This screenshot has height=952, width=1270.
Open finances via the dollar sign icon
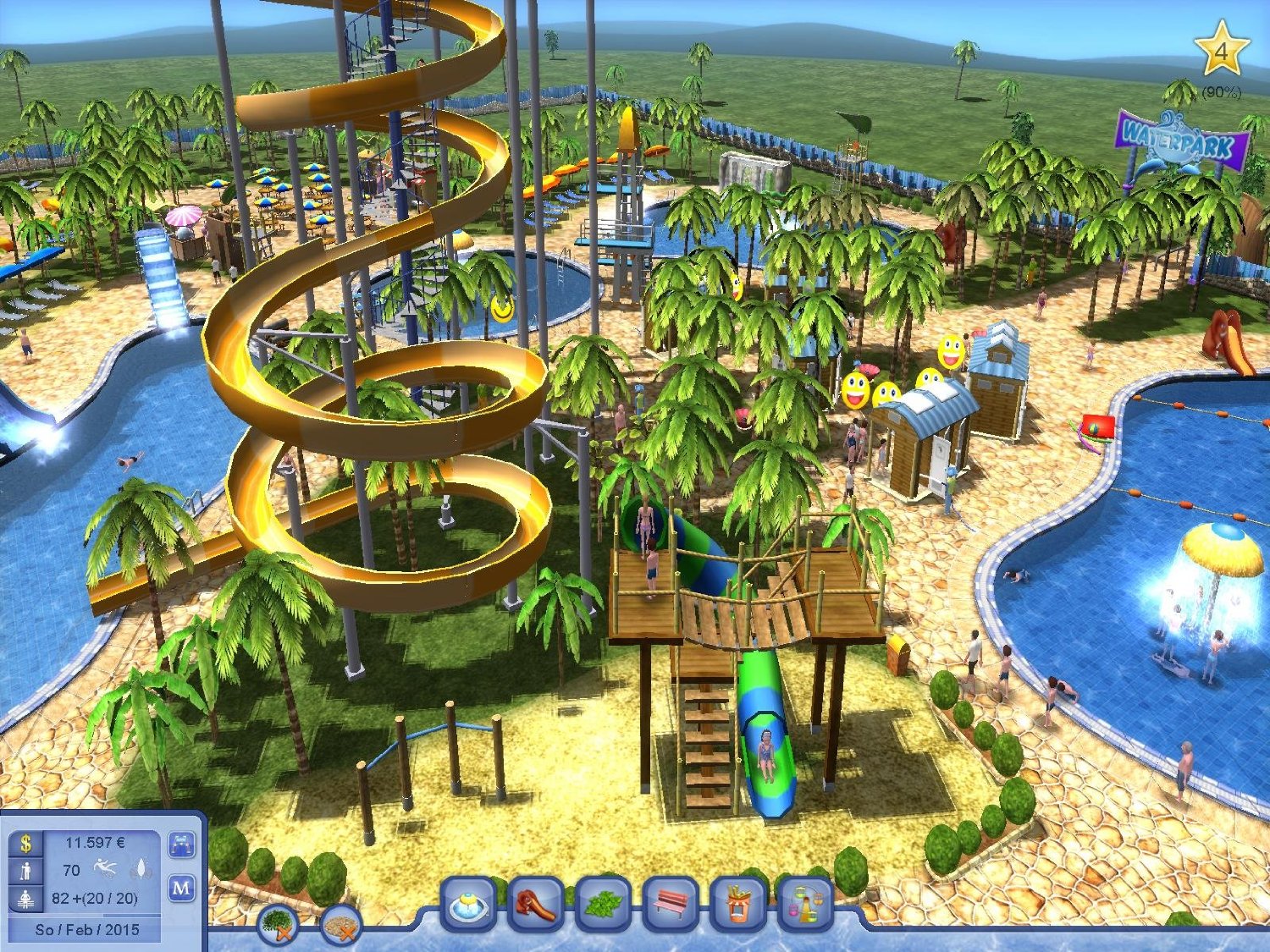(x=26, y=843)
